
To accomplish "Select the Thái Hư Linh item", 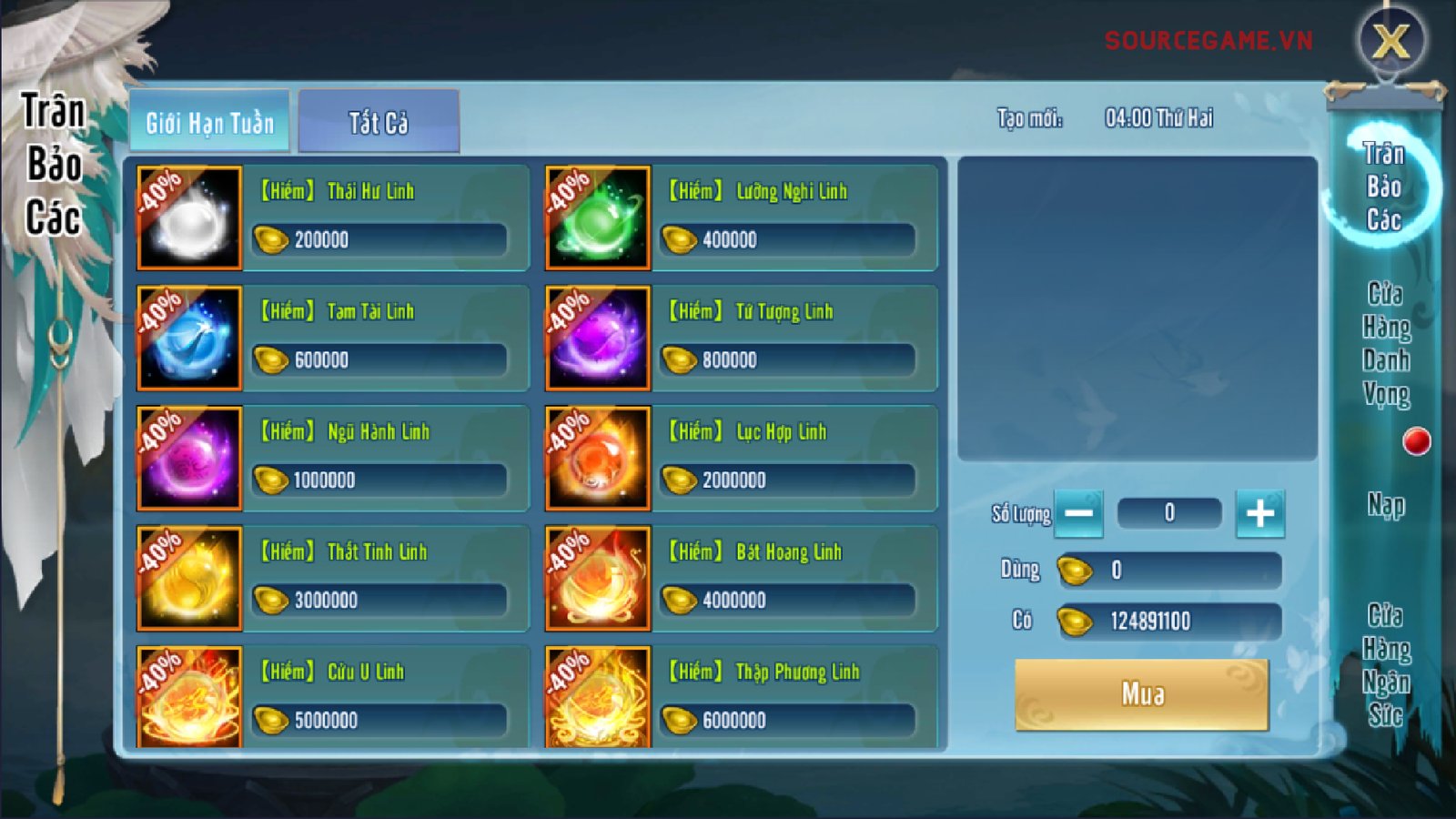I will (333, 218).
